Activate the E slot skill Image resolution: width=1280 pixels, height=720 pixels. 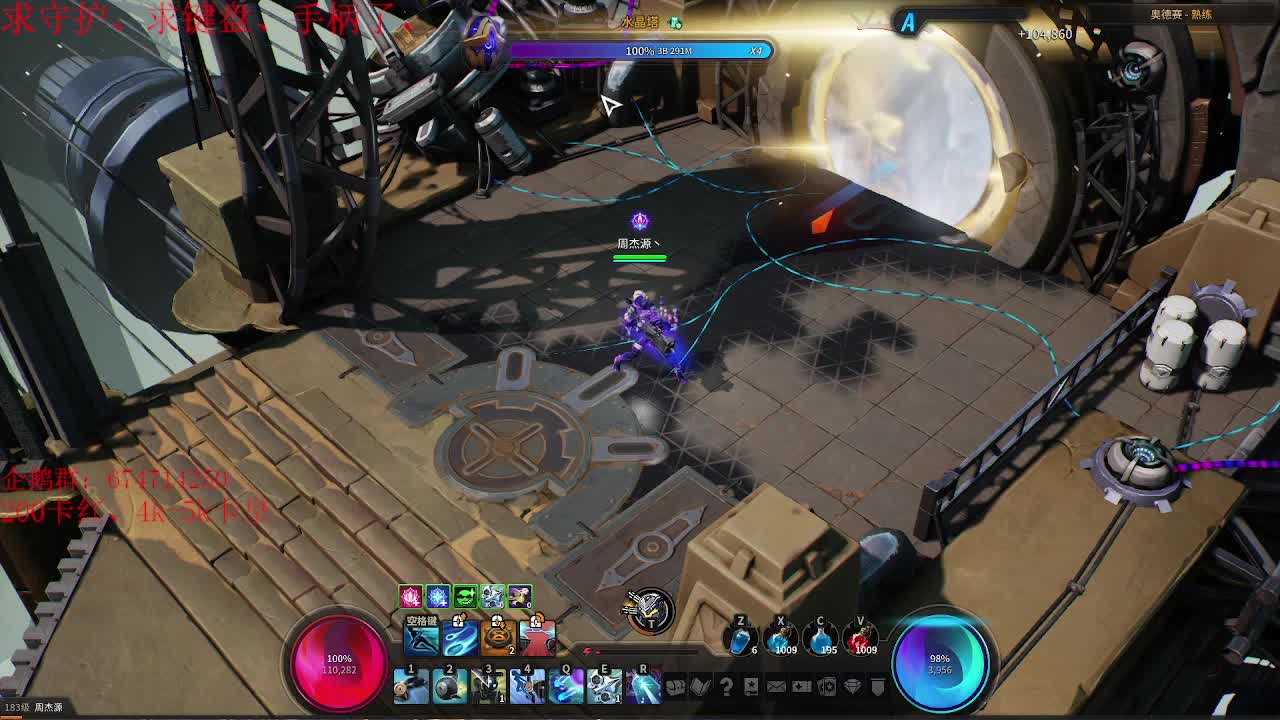[x=605, y=686]
